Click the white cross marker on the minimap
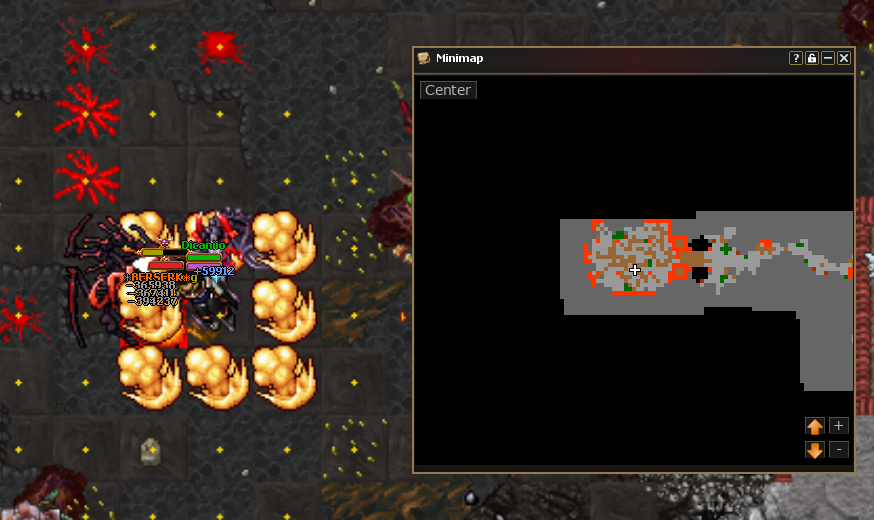This screenshot has height=520, width=874. (635, 270)
